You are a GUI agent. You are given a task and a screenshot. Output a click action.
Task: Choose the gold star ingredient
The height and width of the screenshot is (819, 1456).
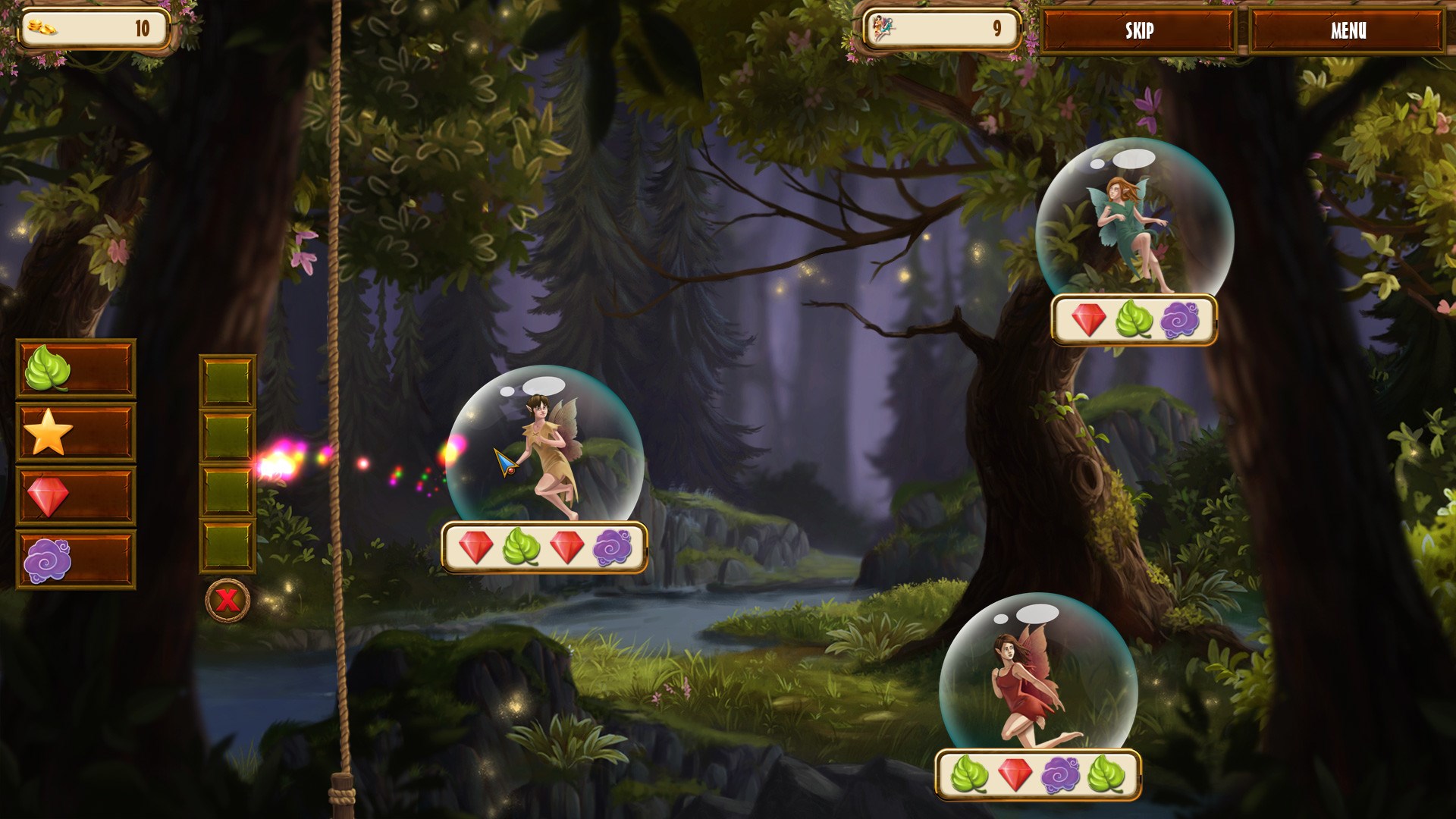[75, 432]
